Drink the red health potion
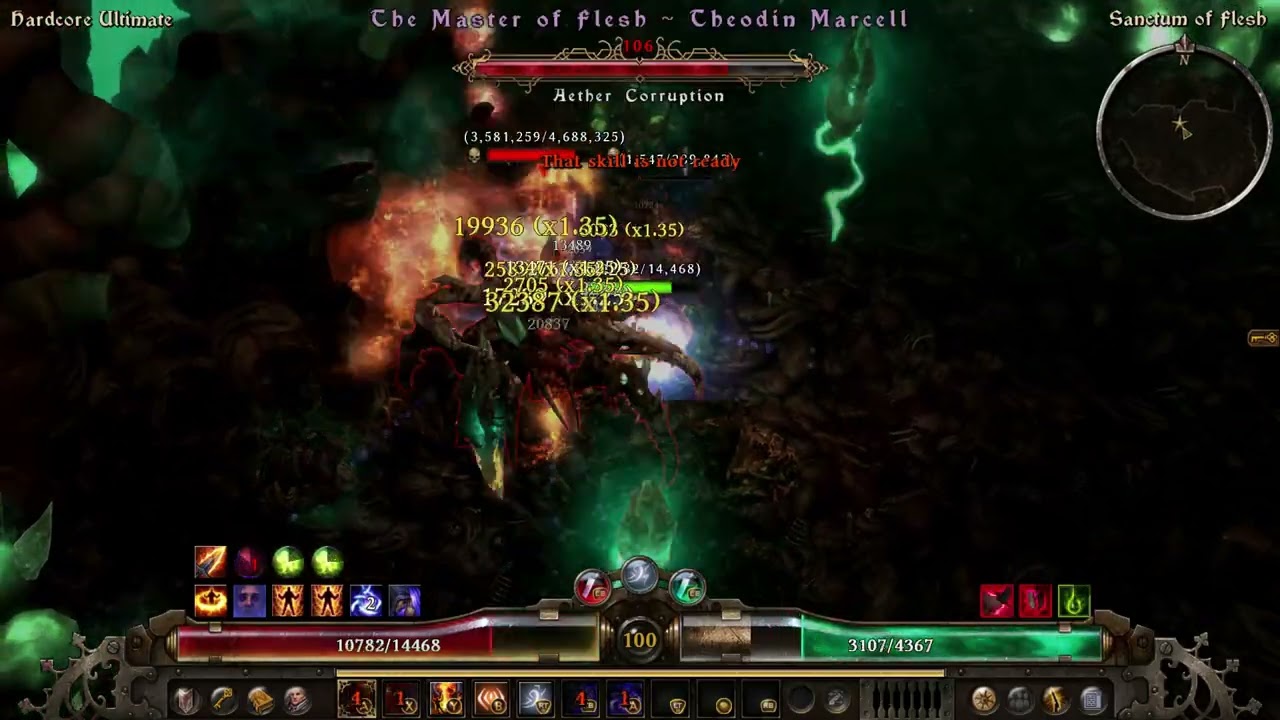The width and height of the screenshot is (1280, 720). [592, 587]
